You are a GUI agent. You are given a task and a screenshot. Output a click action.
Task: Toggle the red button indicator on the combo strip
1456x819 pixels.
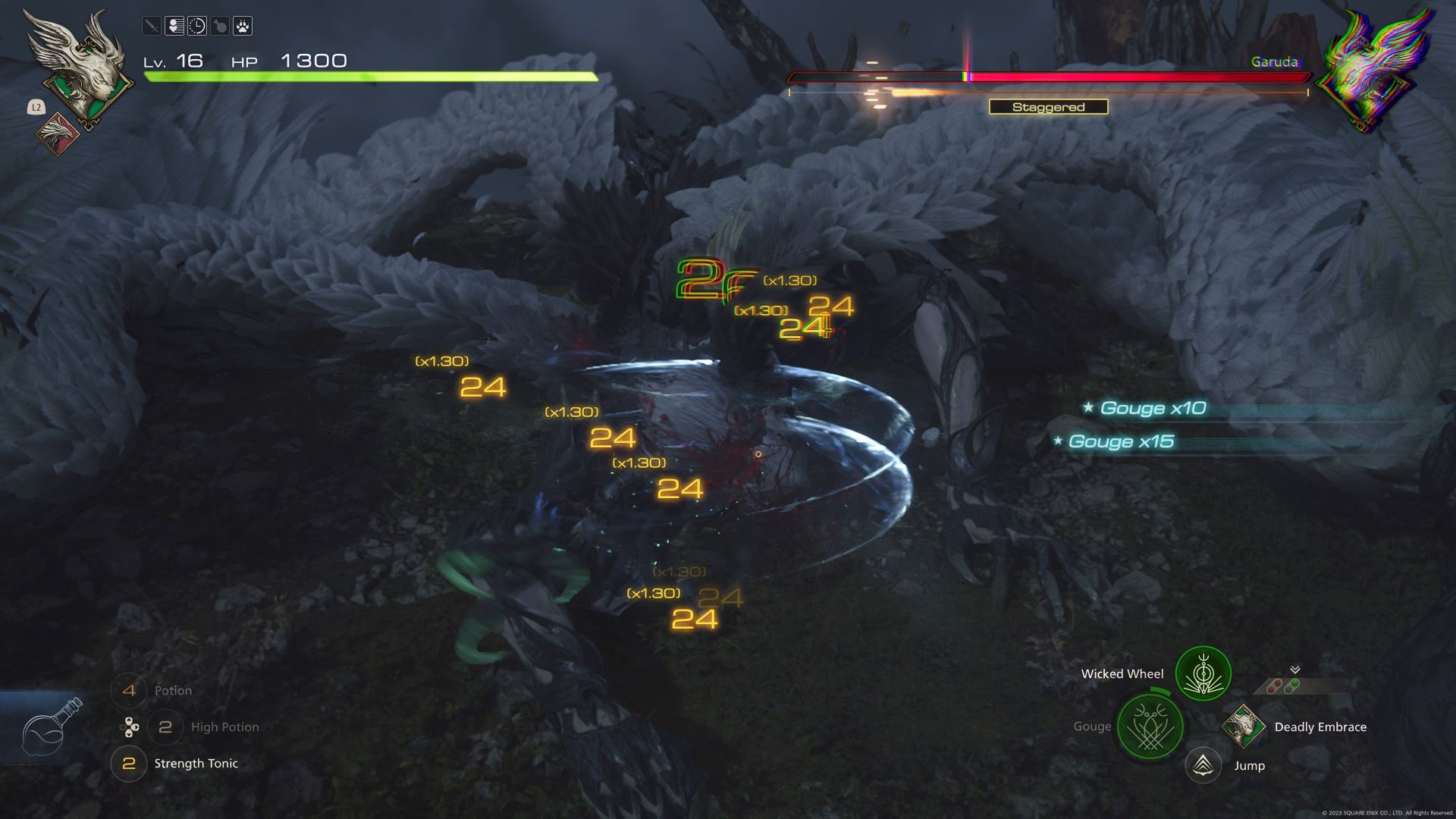click(x=1273, y=686)
